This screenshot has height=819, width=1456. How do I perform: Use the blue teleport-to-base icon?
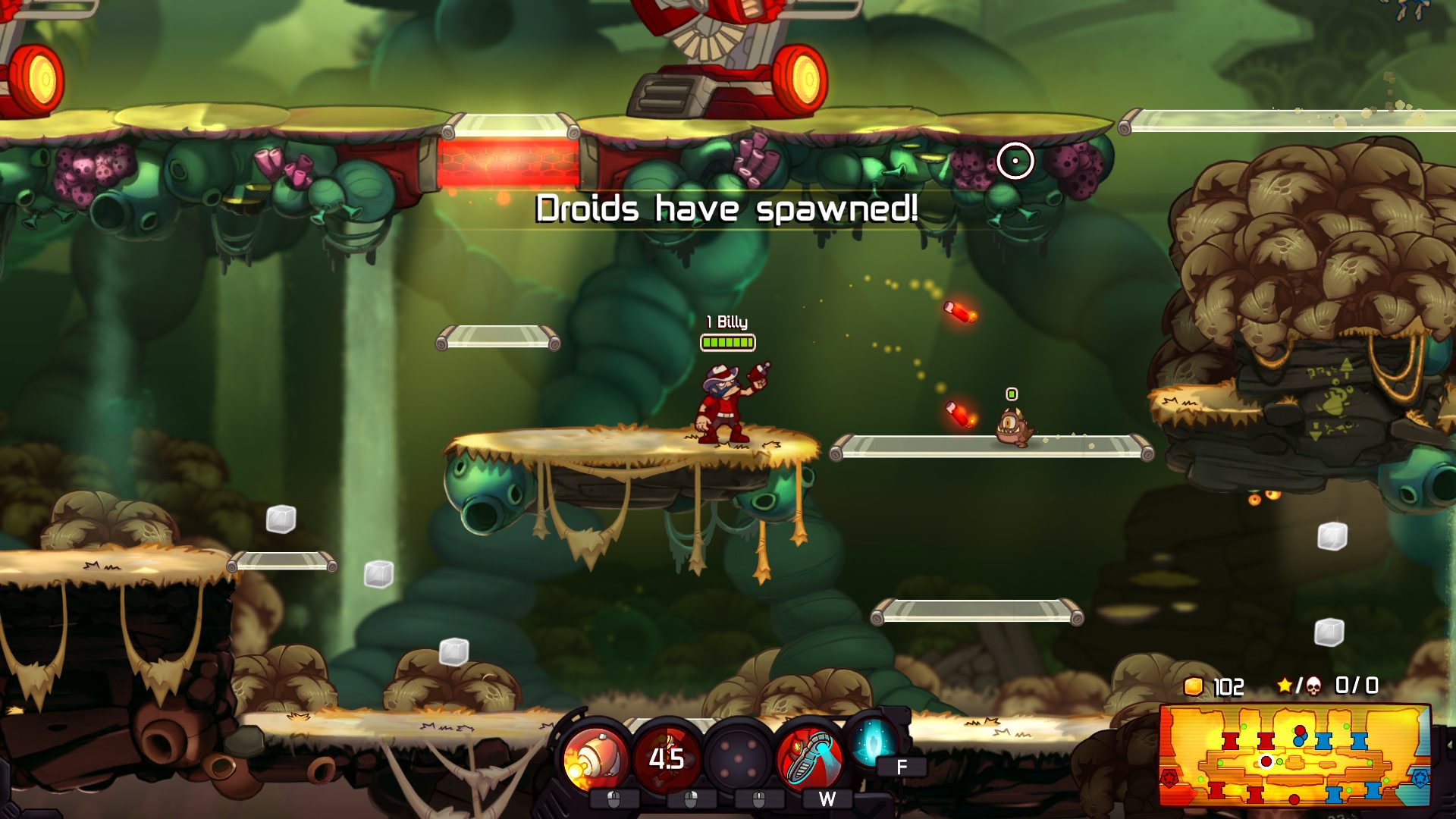click(872, 743)
